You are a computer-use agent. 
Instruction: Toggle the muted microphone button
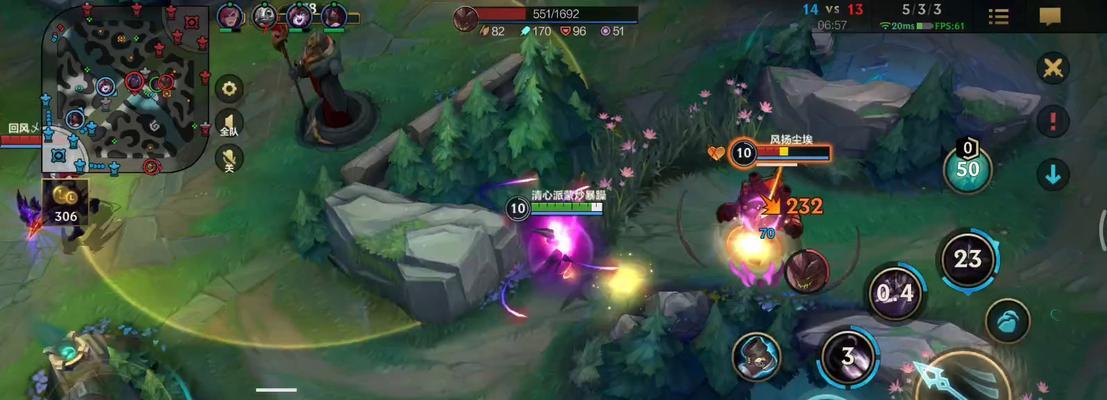tap(230, 159)
